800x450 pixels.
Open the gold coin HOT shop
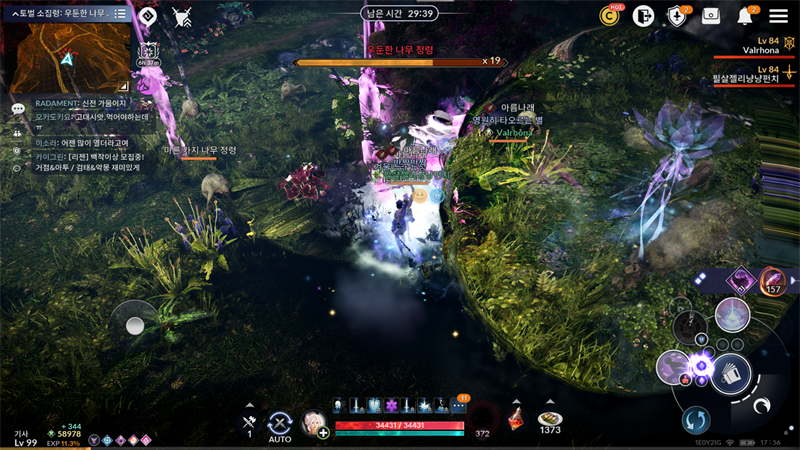pyautogui.click(x=609, y=16)
